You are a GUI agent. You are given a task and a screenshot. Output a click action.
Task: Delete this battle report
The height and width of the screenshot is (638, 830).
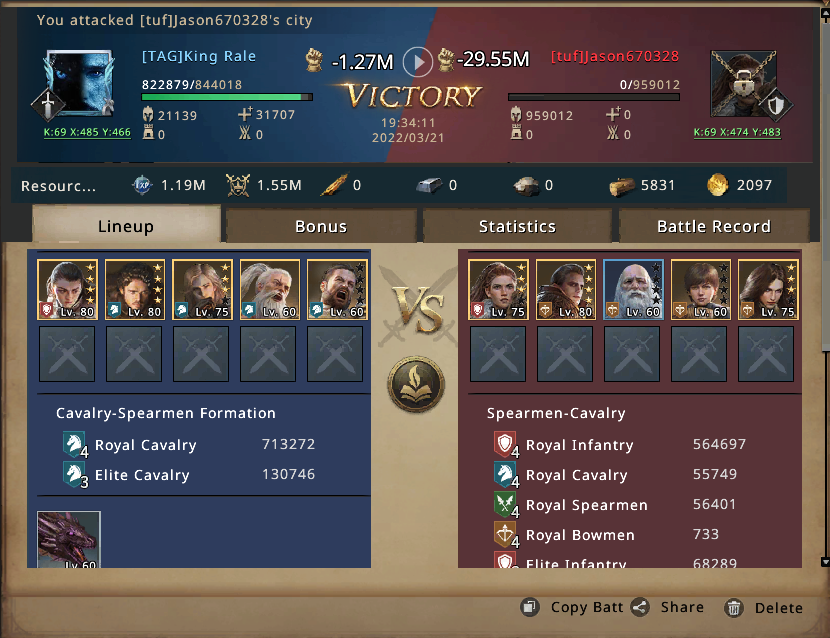click(764, 607)
